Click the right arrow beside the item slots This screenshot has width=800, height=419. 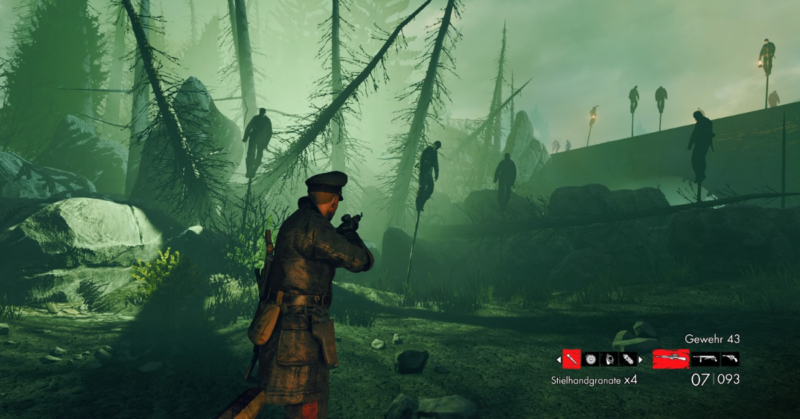pyautogui.click(x=642, y=358)
